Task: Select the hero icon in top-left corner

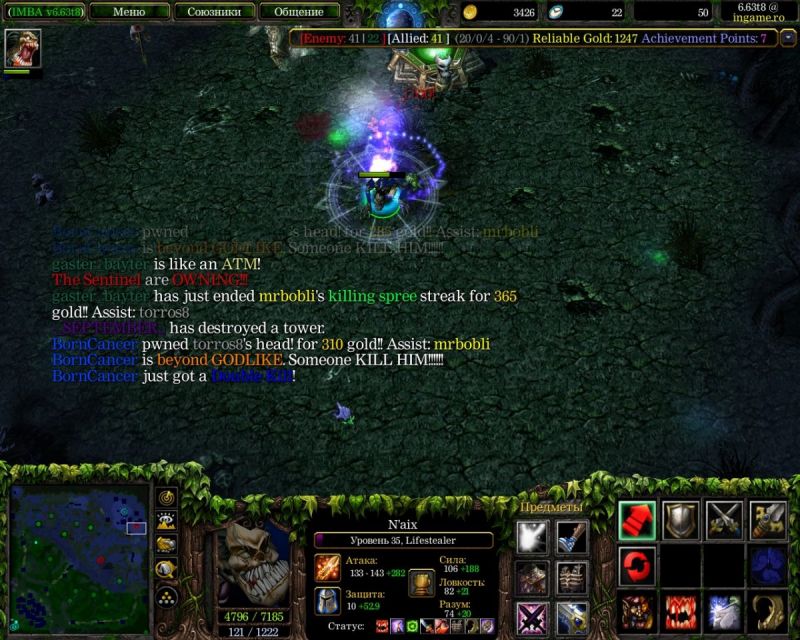Action: (x=20, y=48)
